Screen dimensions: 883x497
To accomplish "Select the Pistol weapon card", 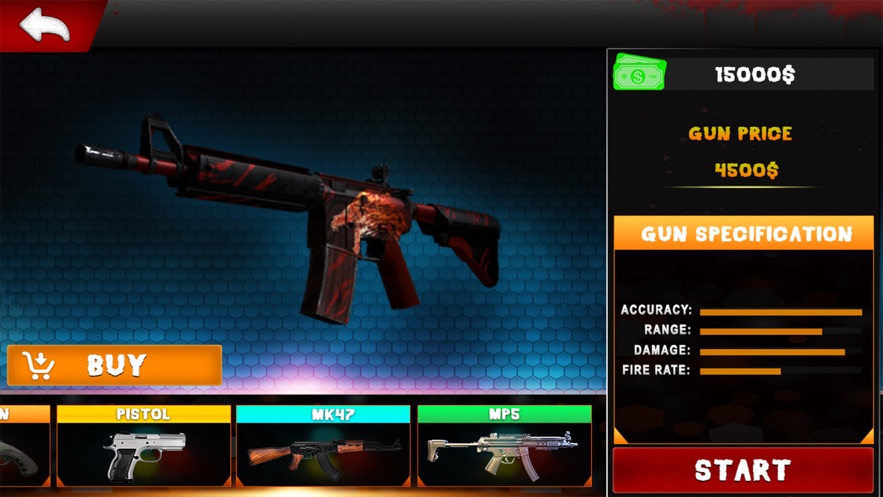I will tap(143, 446).
